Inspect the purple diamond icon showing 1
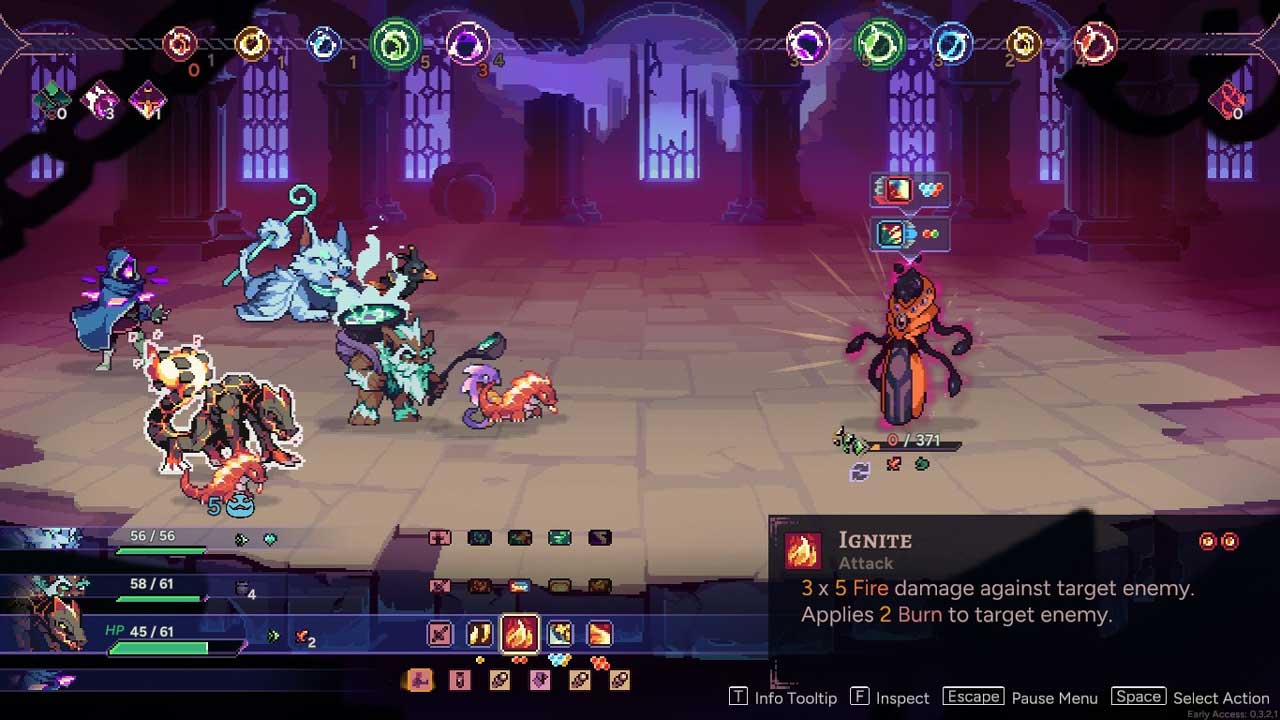Image resolution: width=1280 pixels, height=720 pixels. tap(148, 99)
